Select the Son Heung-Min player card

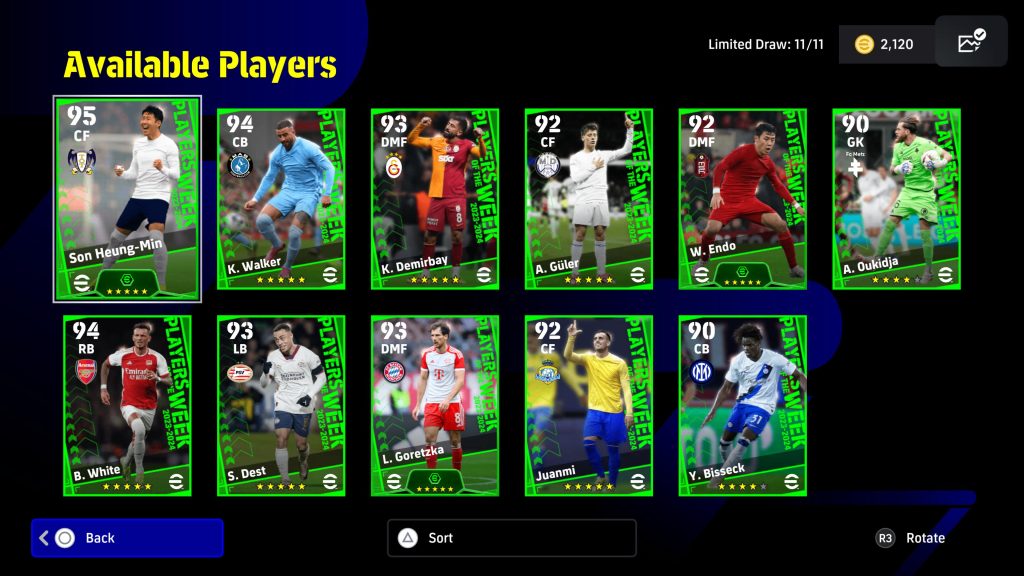pyautogui.click(x=127, y=198)
